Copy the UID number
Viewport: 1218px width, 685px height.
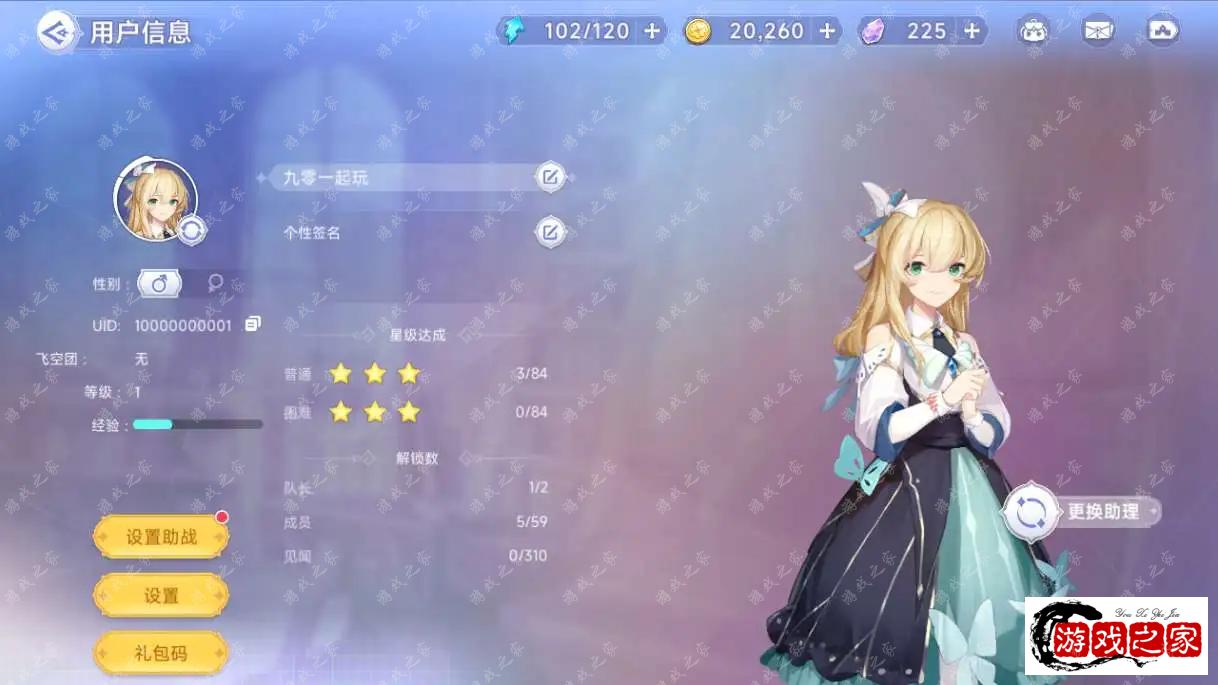point(253,324)
